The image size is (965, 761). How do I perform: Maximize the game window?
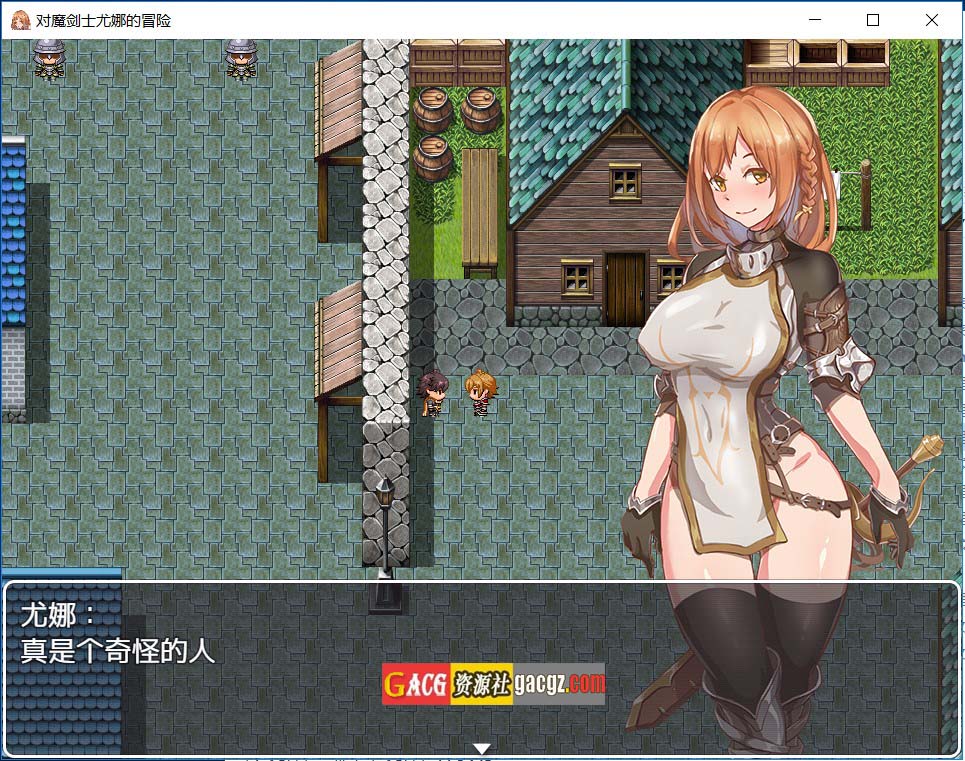click(x=873, y=20)
